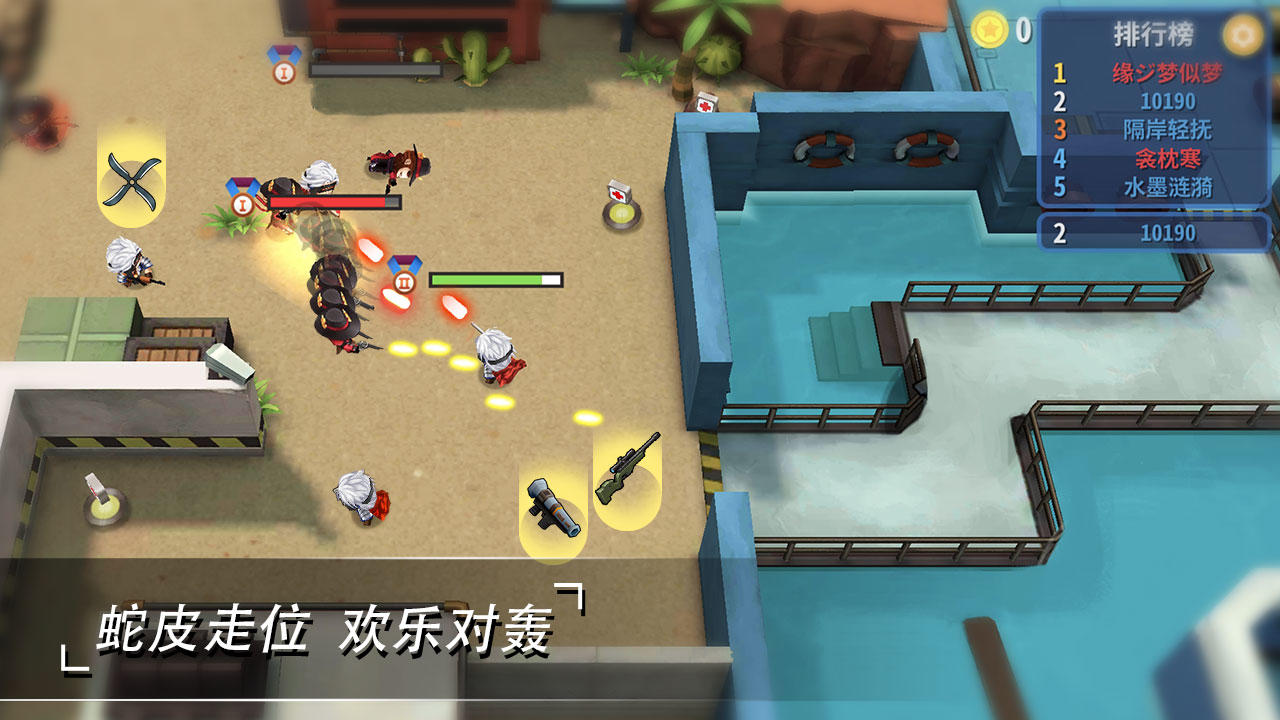Click the green health bar
This screenshot has width=1280, height=720.
pos(495,280)
